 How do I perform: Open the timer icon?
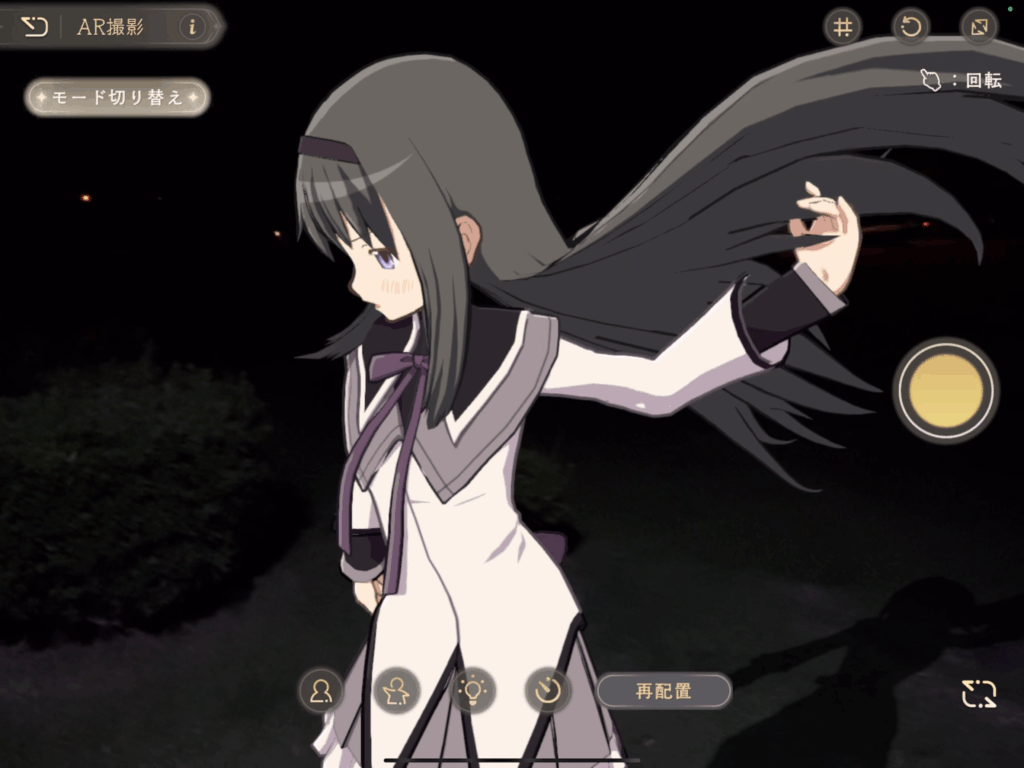[548, 690]
